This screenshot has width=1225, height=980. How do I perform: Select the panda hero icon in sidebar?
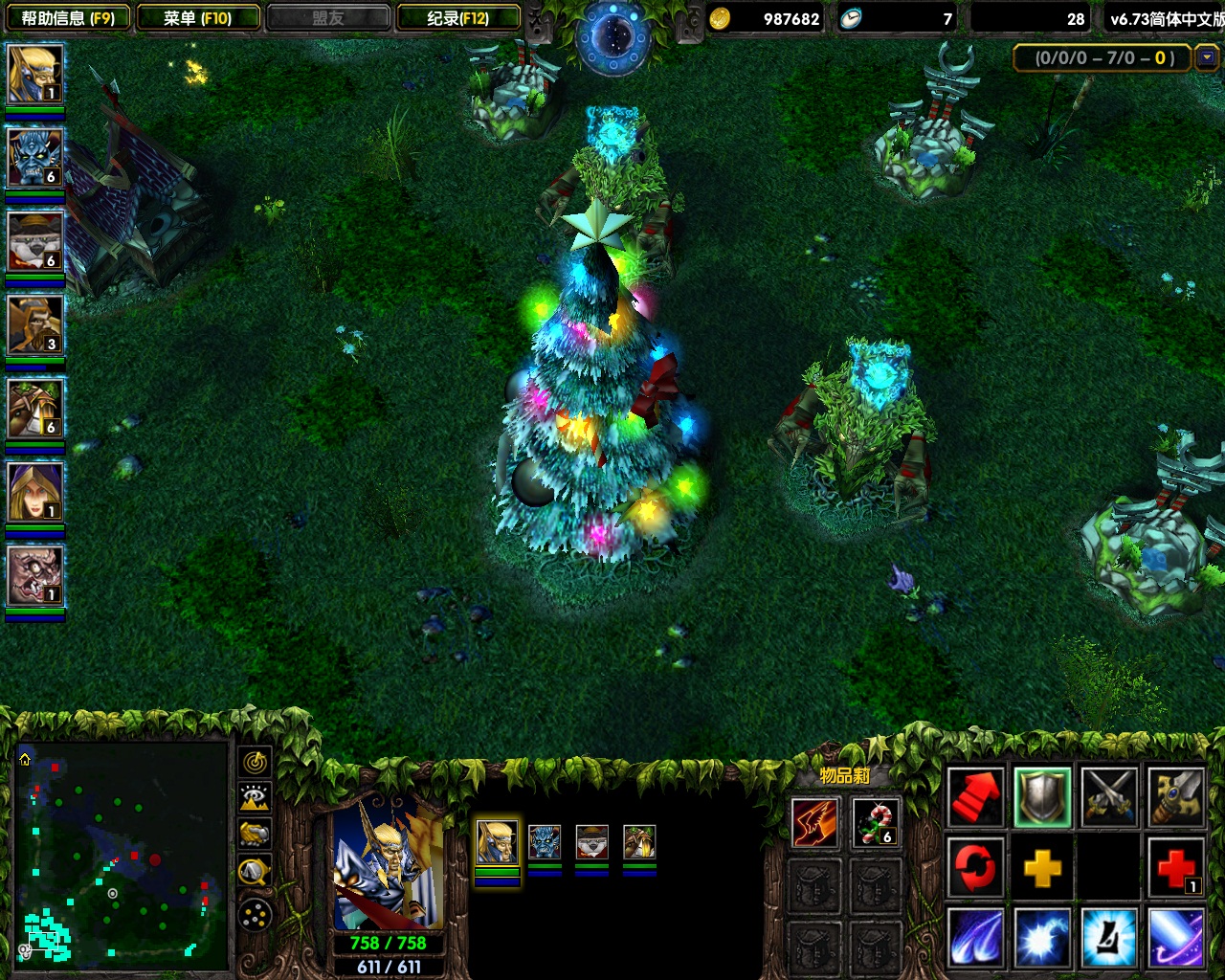35,241
